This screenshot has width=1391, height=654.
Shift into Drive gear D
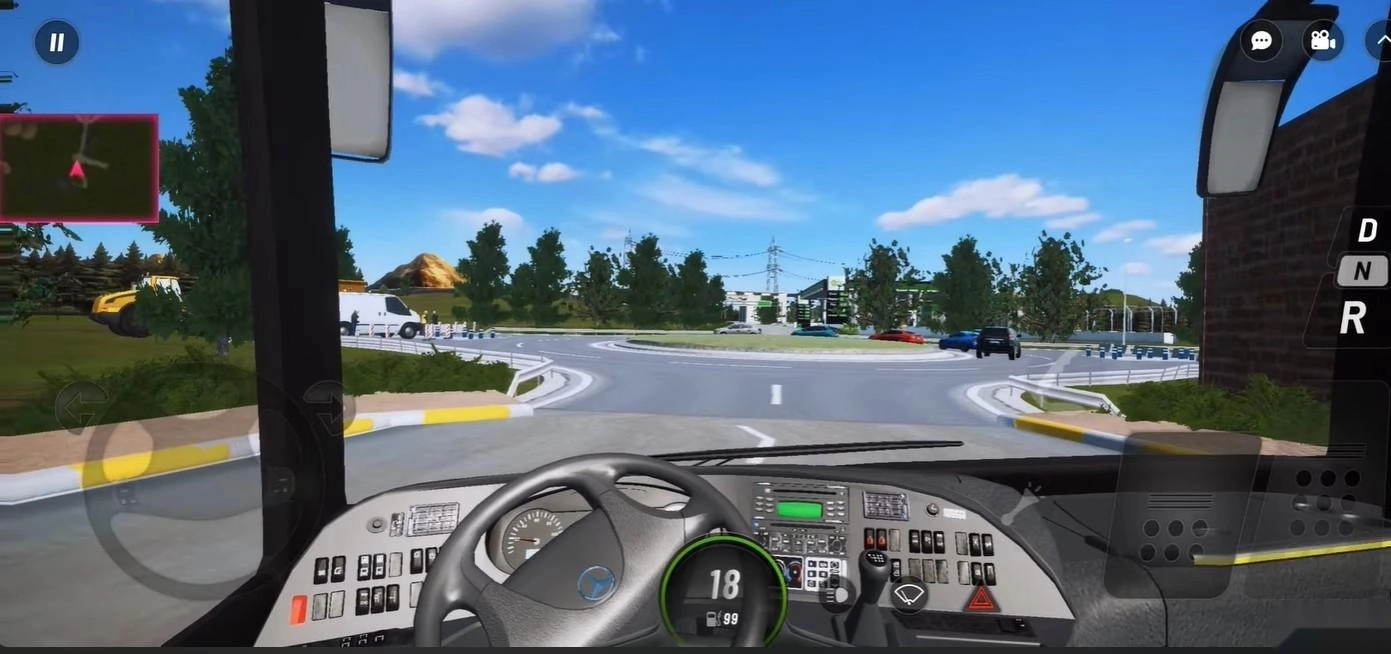(x=1366, y=231)
